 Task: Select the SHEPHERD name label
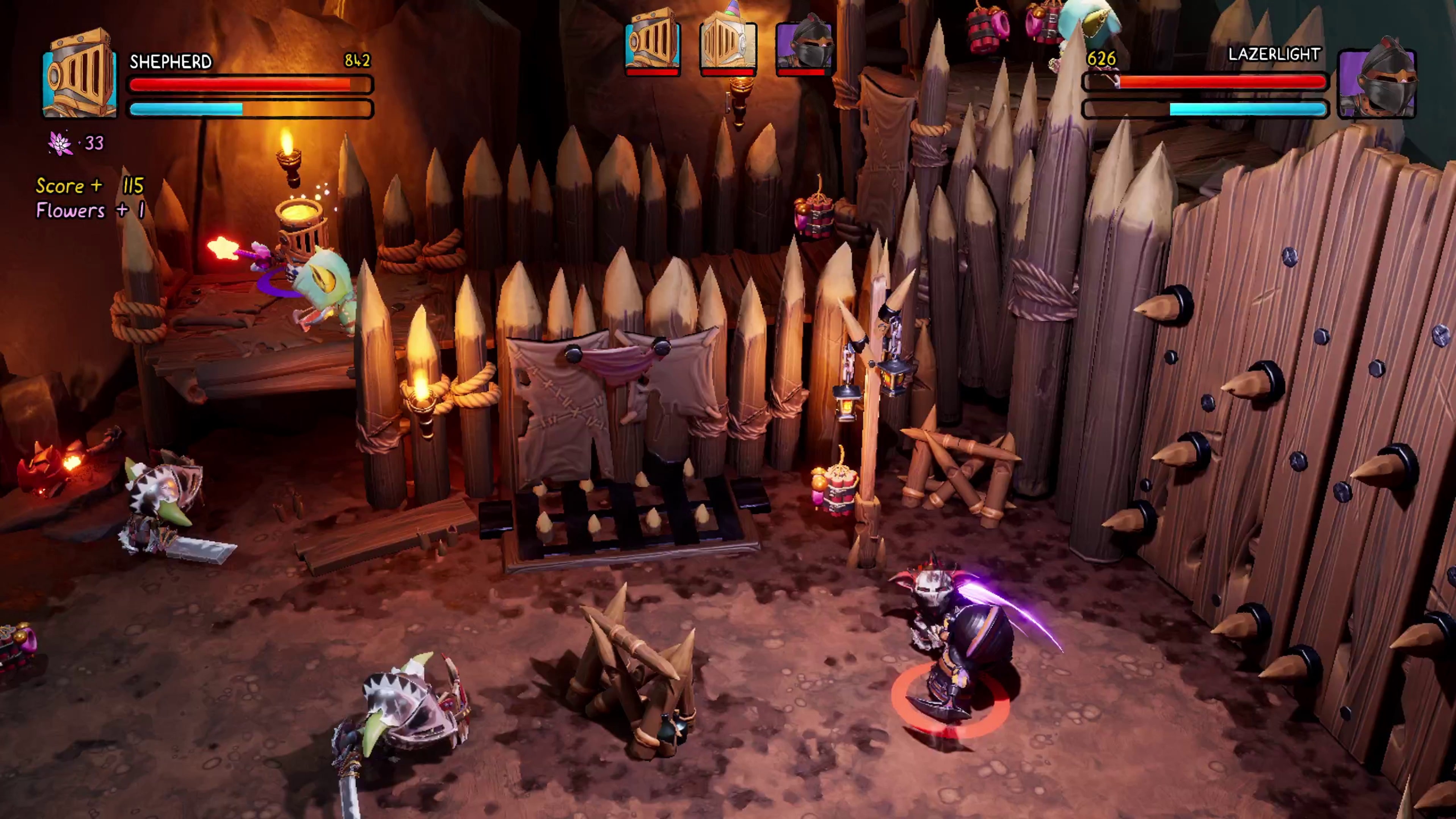[171, 62]
